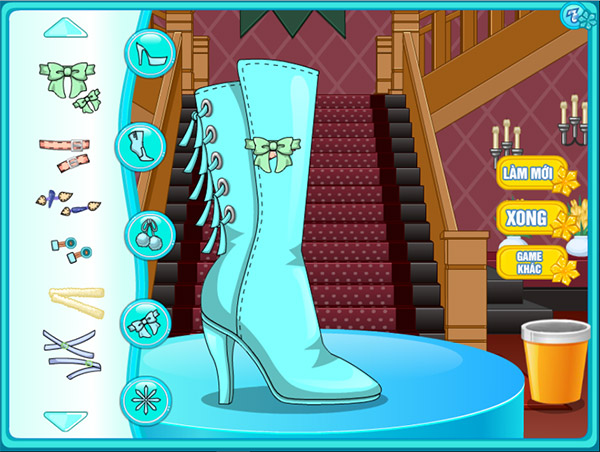Click the LÀM MỚI reset button
This screenshot has width=600, height=452.
click(x=530, y=173)
